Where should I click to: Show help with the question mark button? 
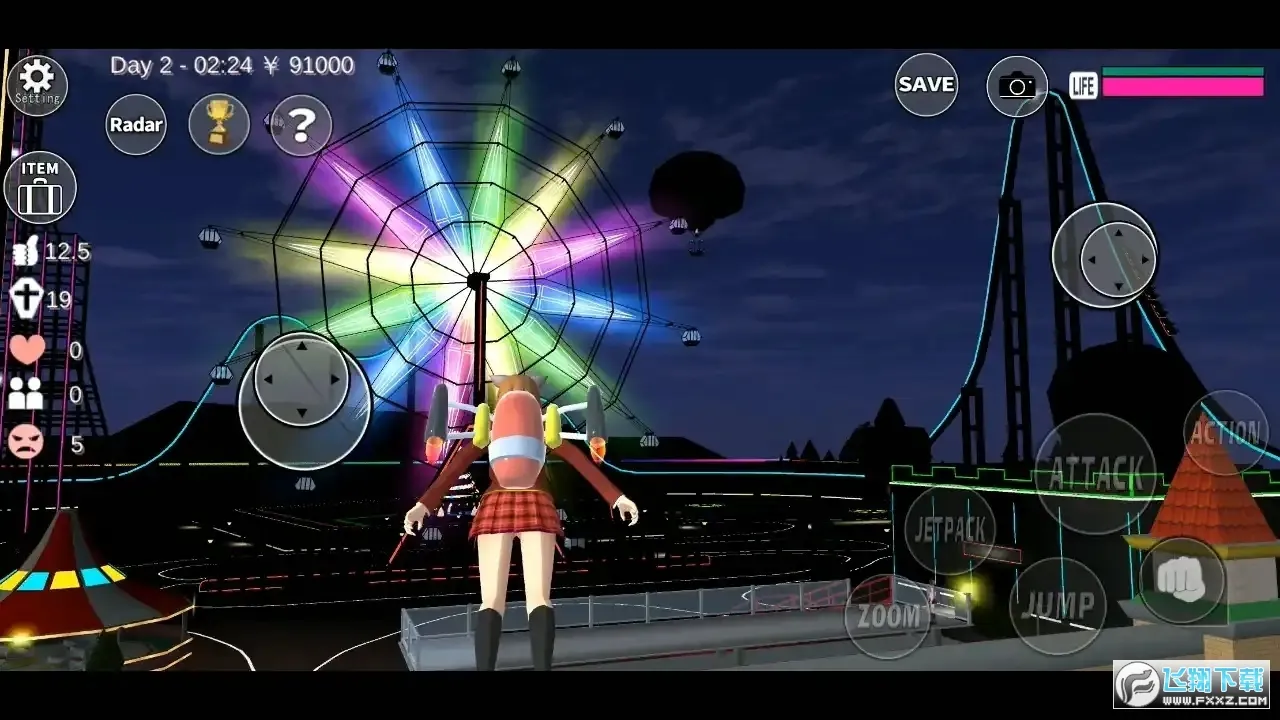tap(301, 125)
